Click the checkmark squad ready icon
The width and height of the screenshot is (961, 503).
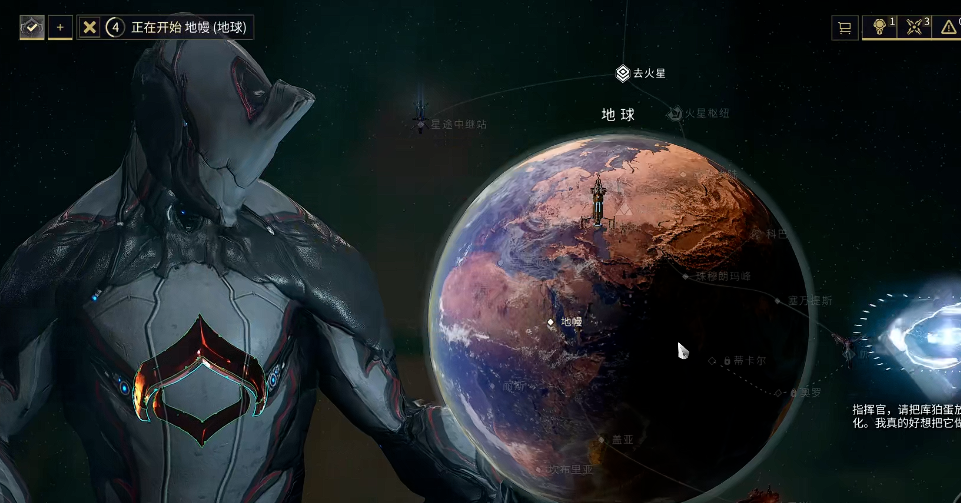32,27
